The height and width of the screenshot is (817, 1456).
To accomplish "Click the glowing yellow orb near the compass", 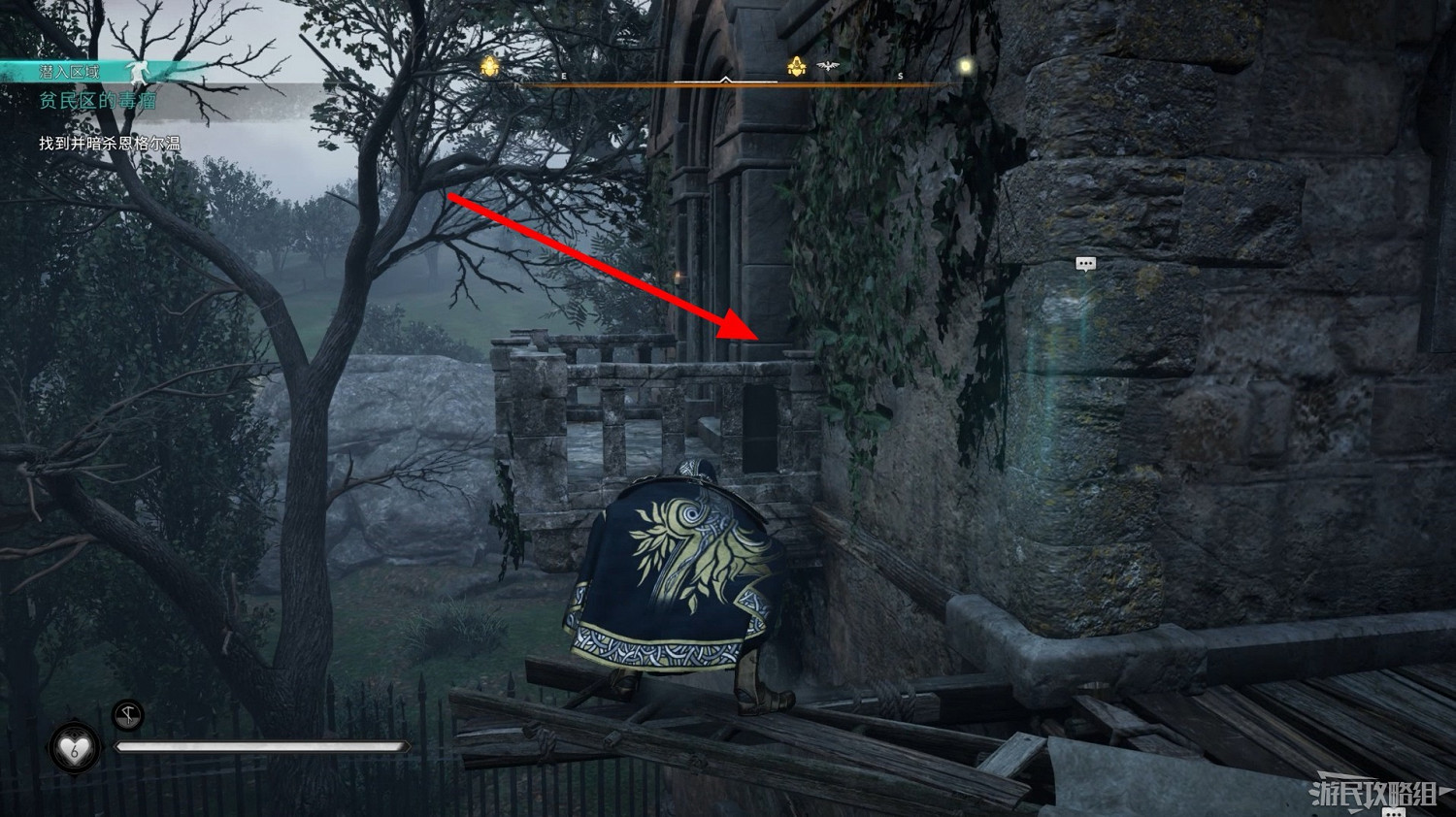I will pos(966,65).
